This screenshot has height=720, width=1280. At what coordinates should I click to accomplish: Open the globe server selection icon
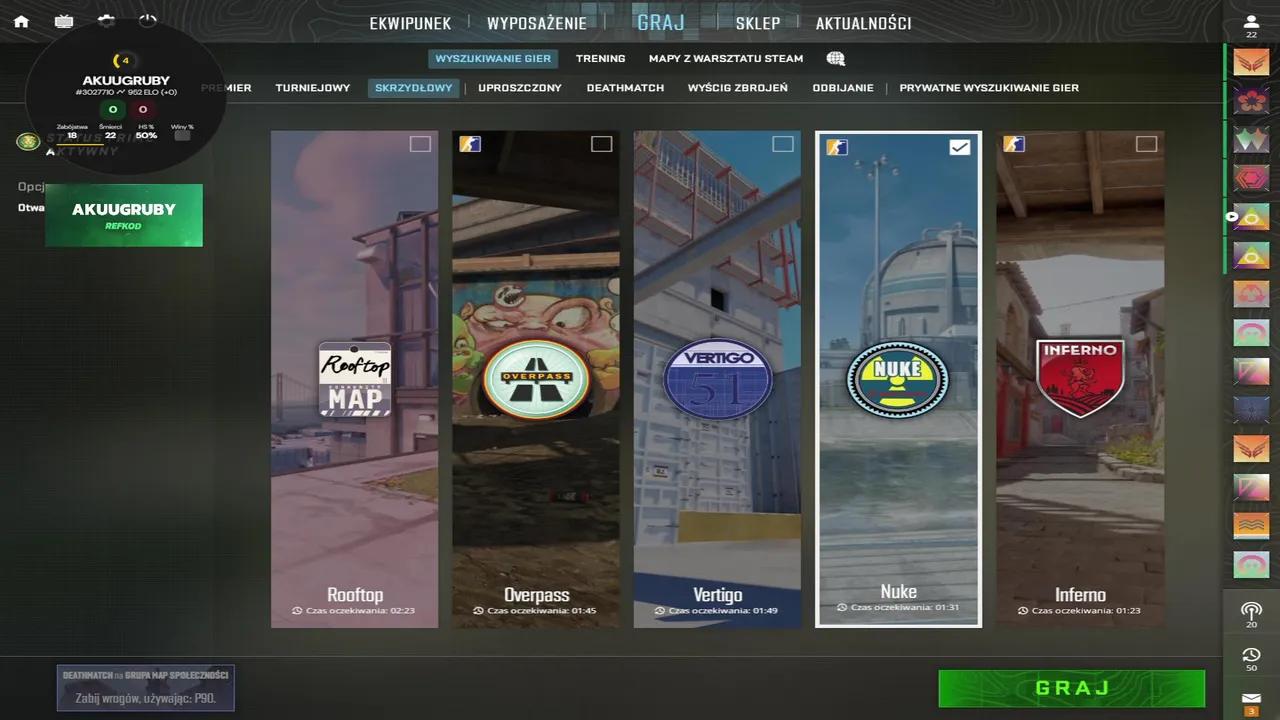coord(835,58)
